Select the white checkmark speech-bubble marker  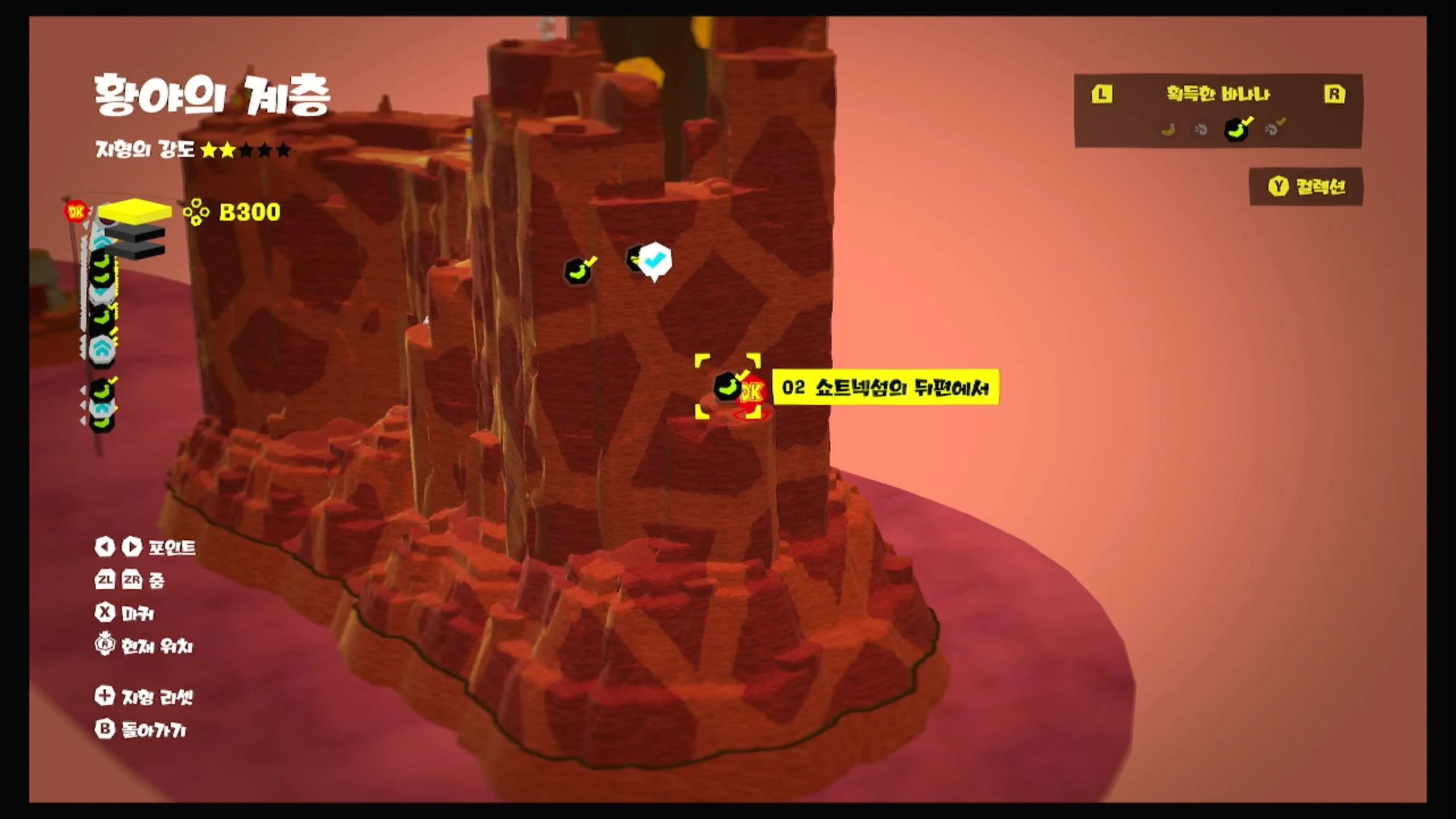[x=655, y=260]
